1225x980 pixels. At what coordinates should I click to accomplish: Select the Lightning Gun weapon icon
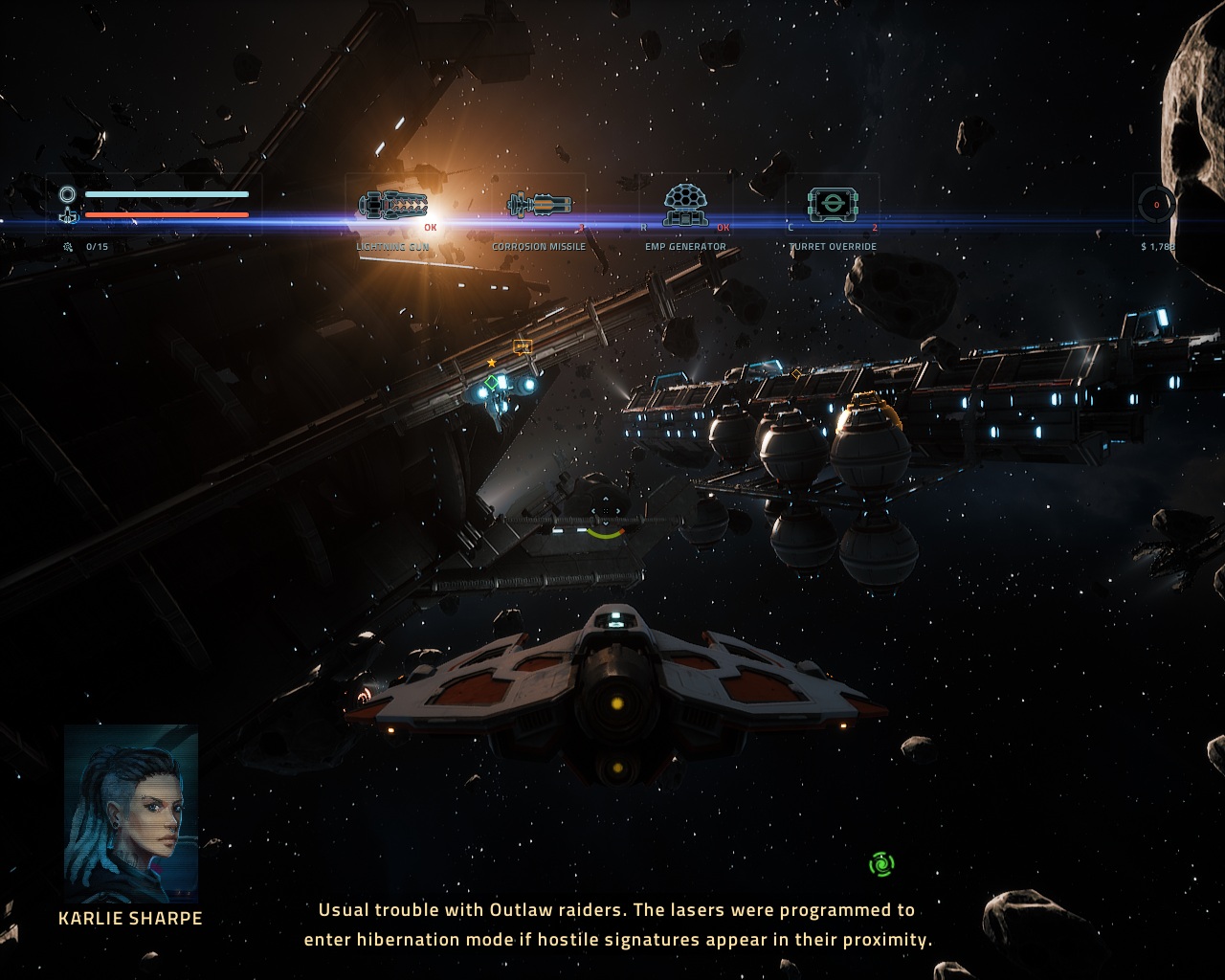coord(392,205)
